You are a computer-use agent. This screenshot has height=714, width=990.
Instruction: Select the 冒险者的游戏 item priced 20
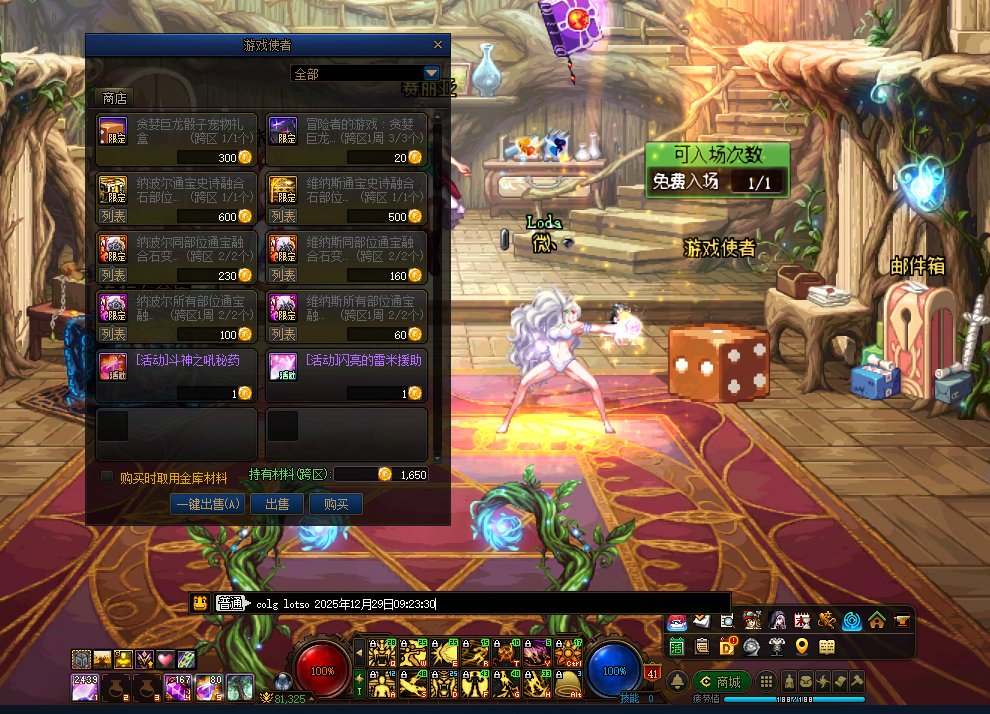(x=346, y=139)
